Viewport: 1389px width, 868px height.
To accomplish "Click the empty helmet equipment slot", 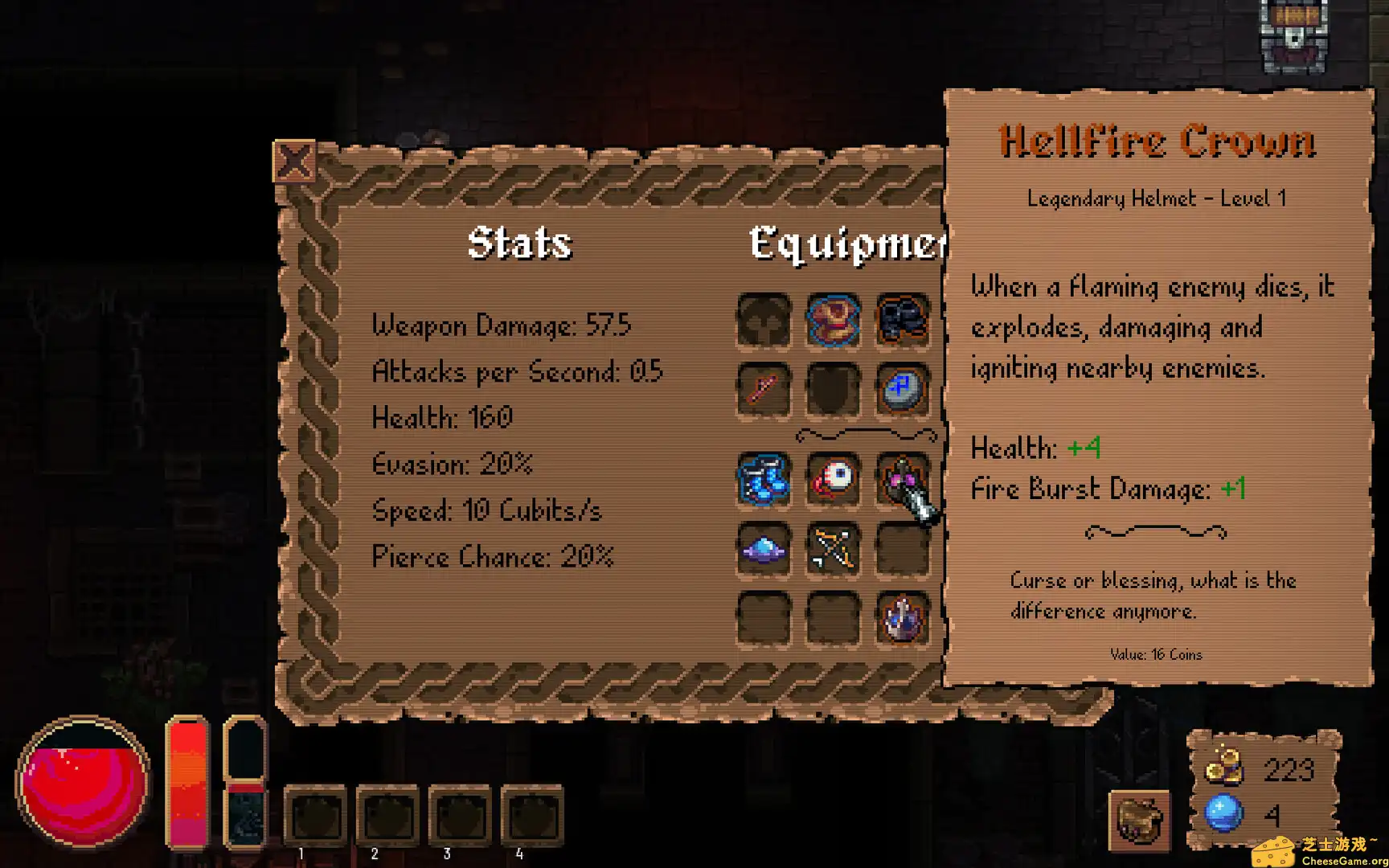I will 764,321.
